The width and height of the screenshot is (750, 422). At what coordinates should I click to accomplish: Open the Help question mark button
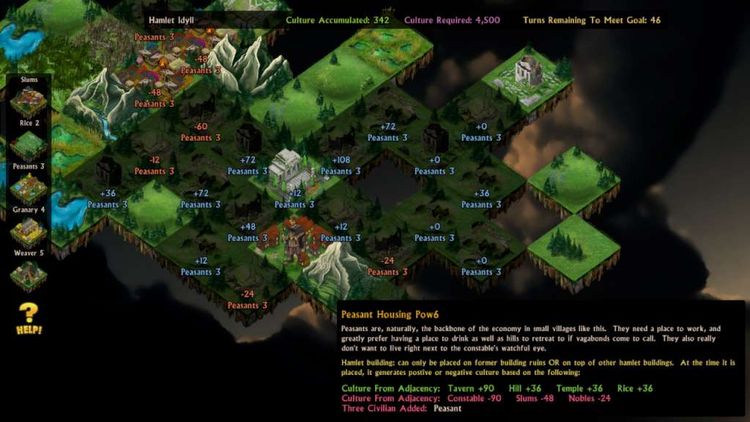click(x=28, y=318)
